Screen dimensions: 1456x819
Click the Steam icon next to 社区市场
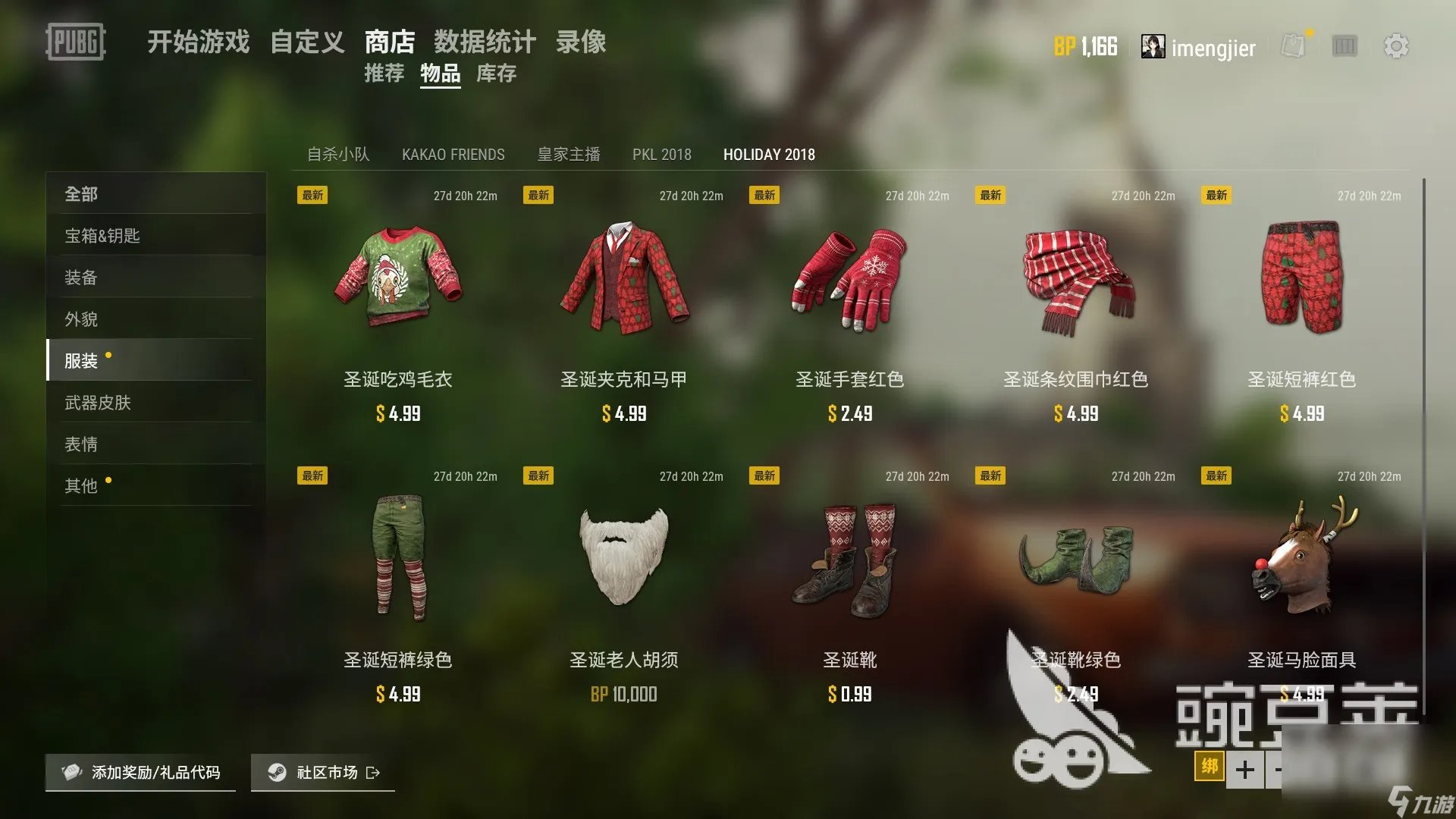coord(278,773)
